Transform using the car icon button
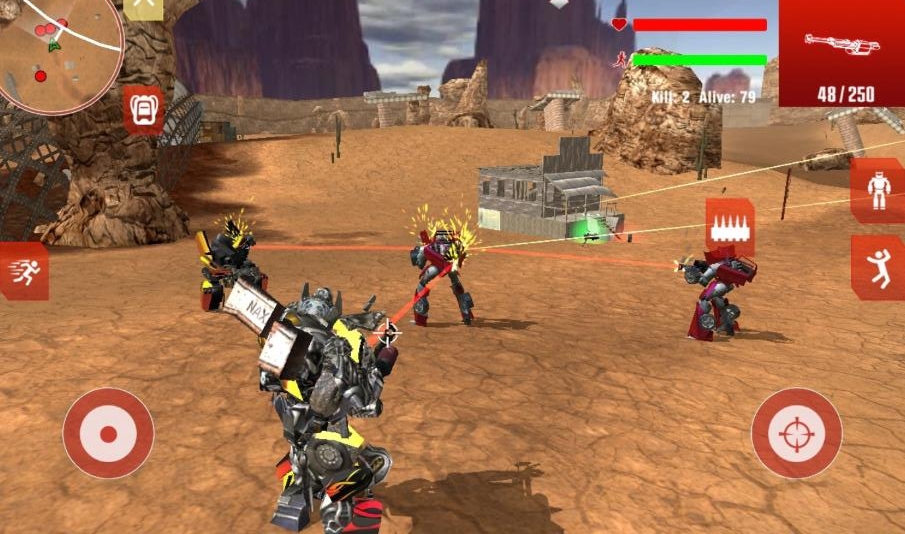The height and width of the screenshot is (534, 905). [144, 107]
